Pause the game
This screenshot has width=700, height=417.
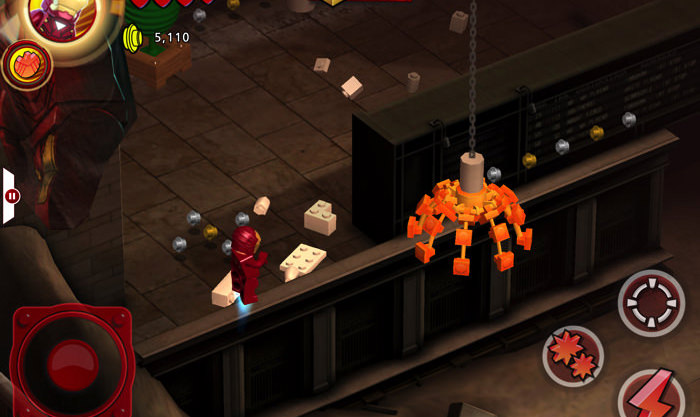coord(11,196)
